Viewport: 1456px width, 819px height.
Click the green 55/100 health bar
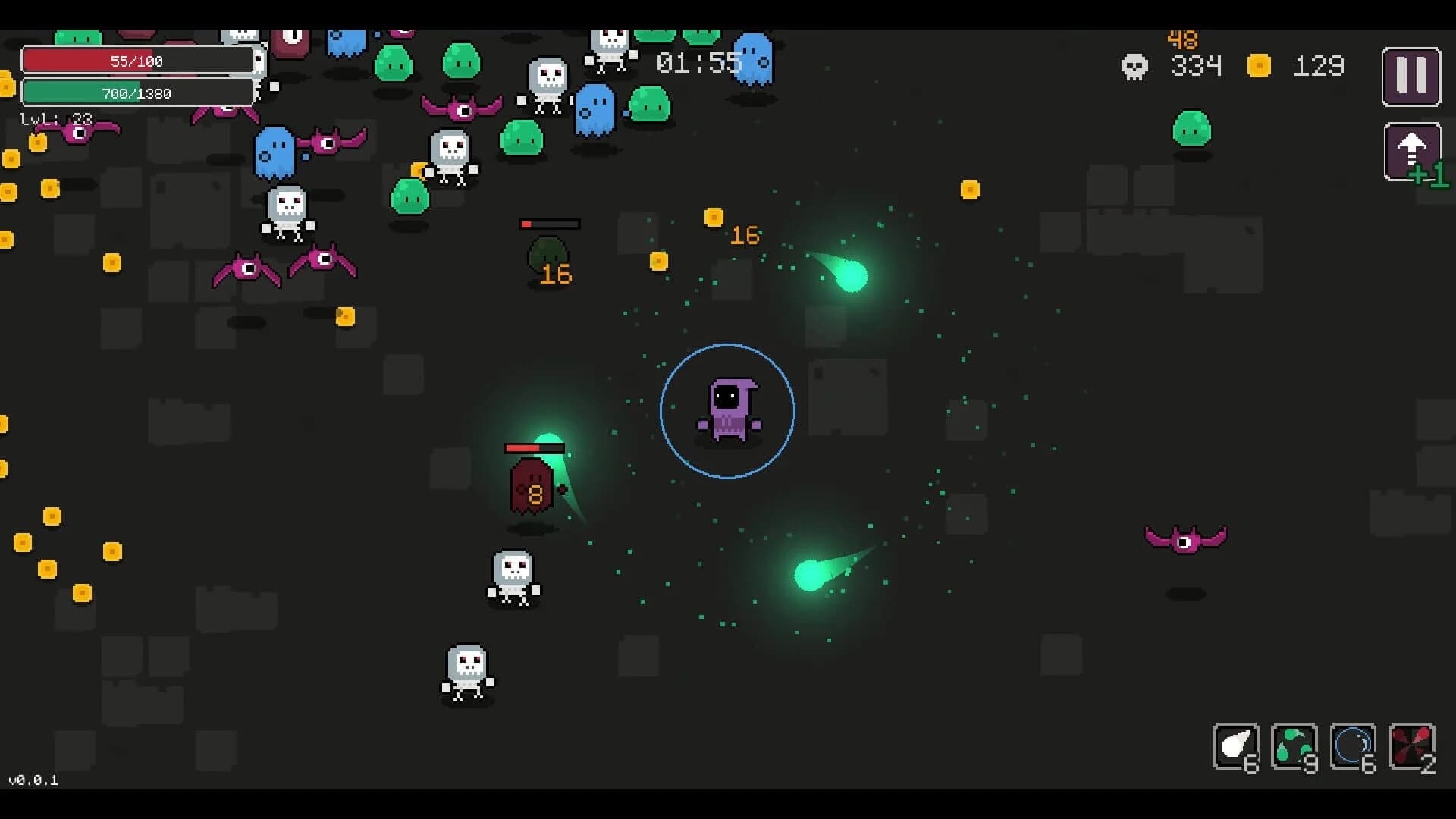tap(140, 61)
